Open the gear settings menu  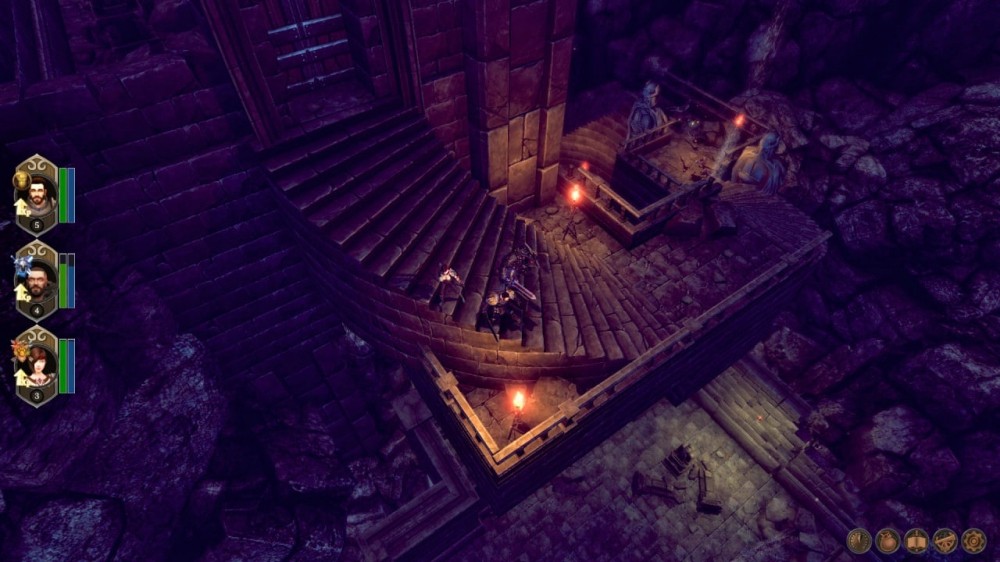pos(973,541)
